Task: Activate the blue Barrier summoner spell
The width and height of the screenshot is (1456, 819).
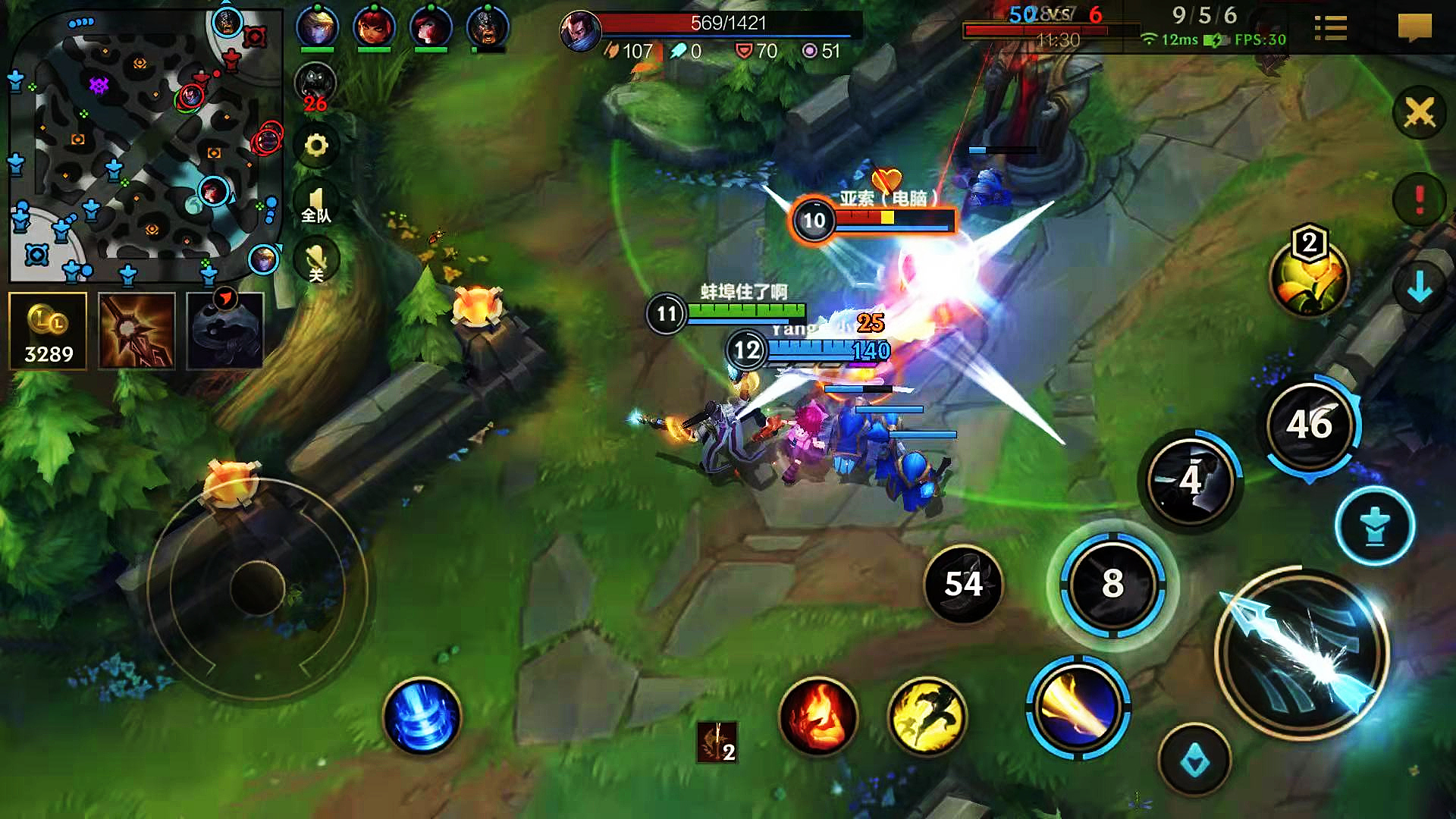Action: pyautogui.click(x=422, y=717)
